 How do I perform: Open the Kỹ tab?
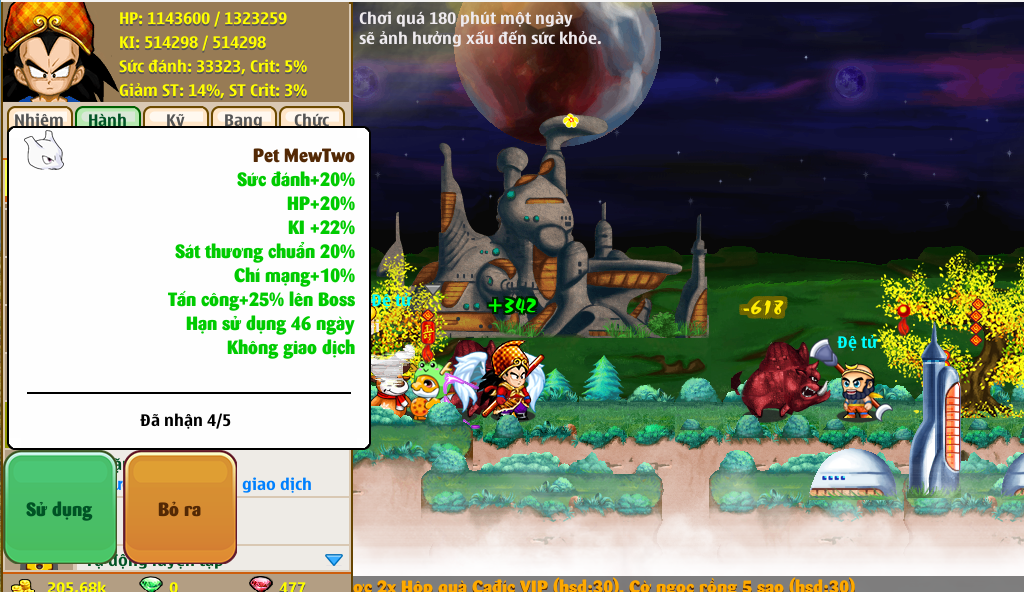(x=175, y=119)
